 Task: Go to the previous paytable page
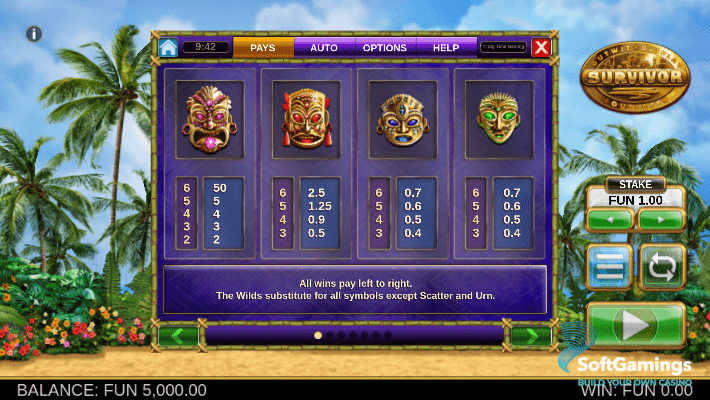[x=178, y=336]
